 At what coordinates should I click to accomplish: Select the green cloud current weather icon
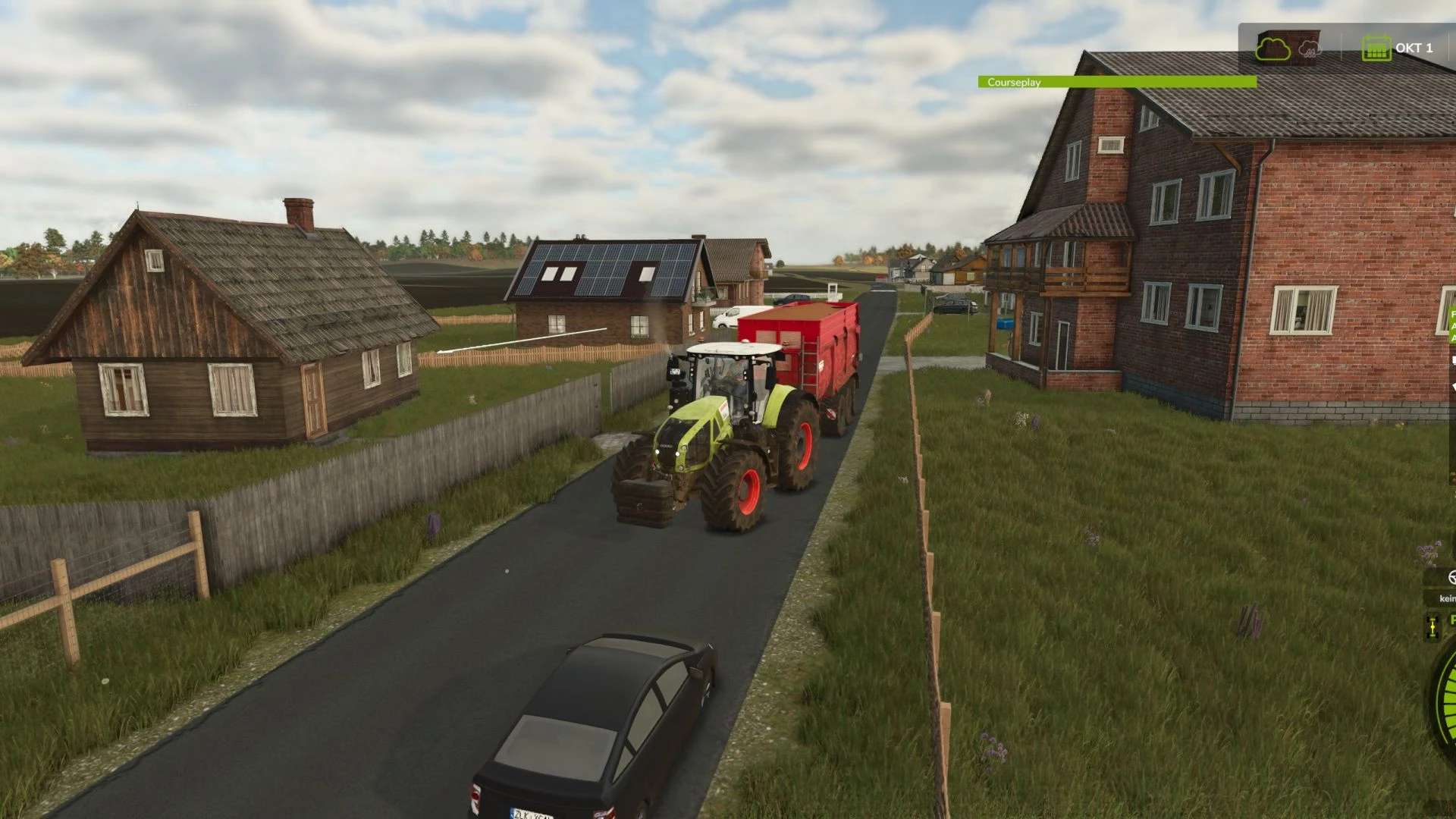tap(1272, 49)
